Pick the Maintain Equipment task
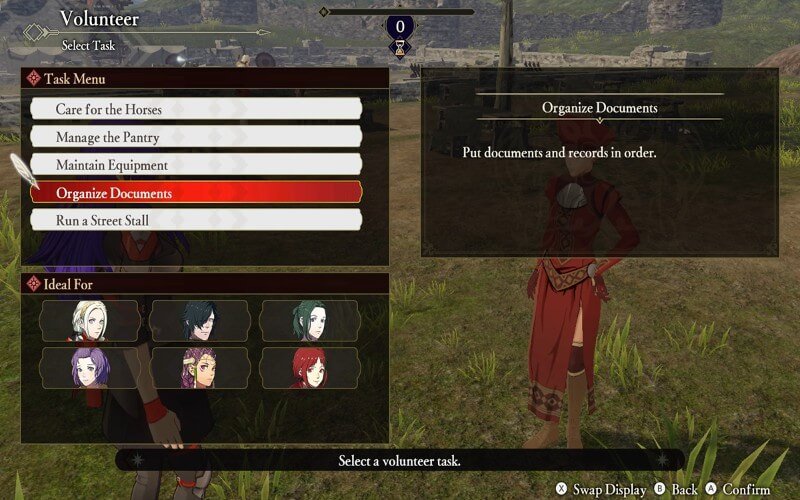 coord(195,165)
